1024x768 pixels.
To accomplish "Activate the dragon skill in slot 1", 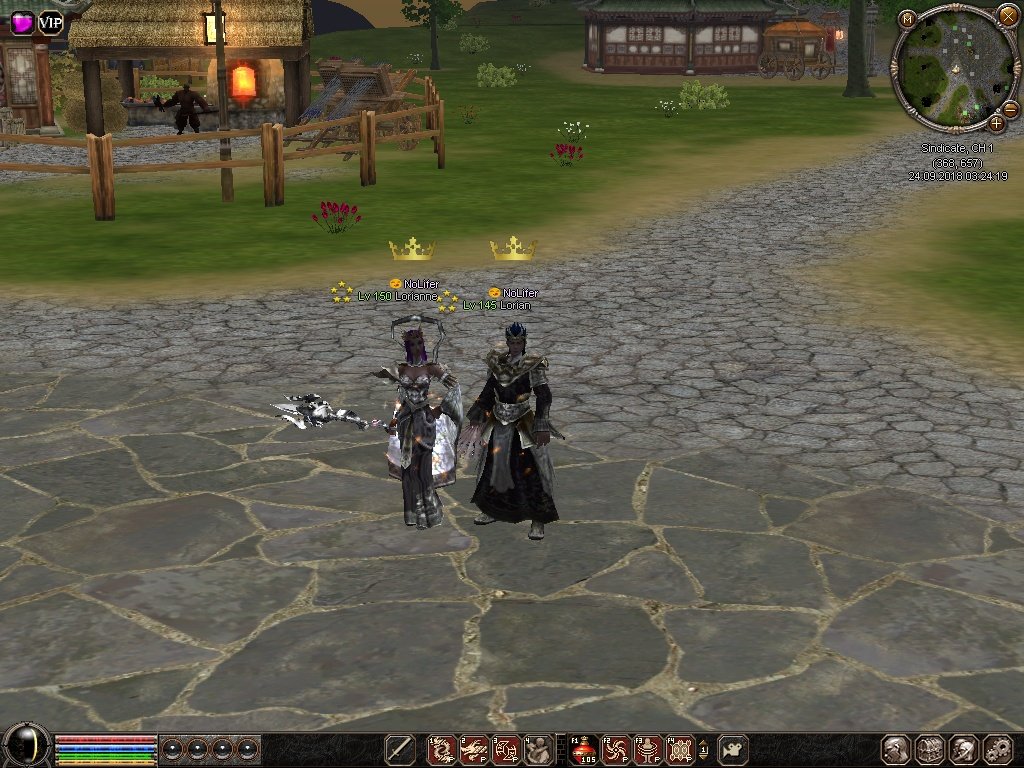I will point(441,749).
